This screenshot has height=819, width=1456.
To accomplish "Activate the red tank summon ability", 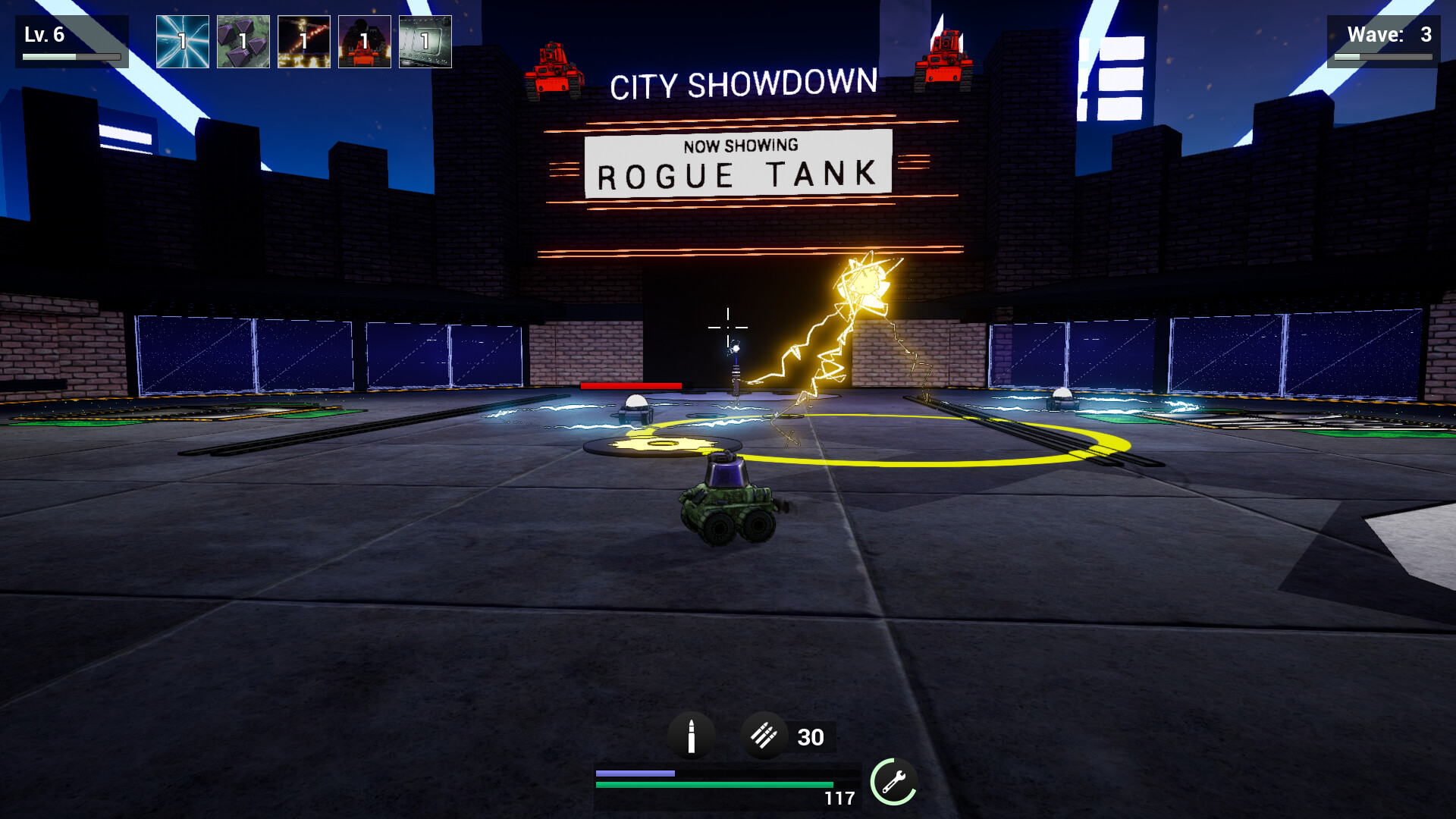I will click(x=364, y=42).
